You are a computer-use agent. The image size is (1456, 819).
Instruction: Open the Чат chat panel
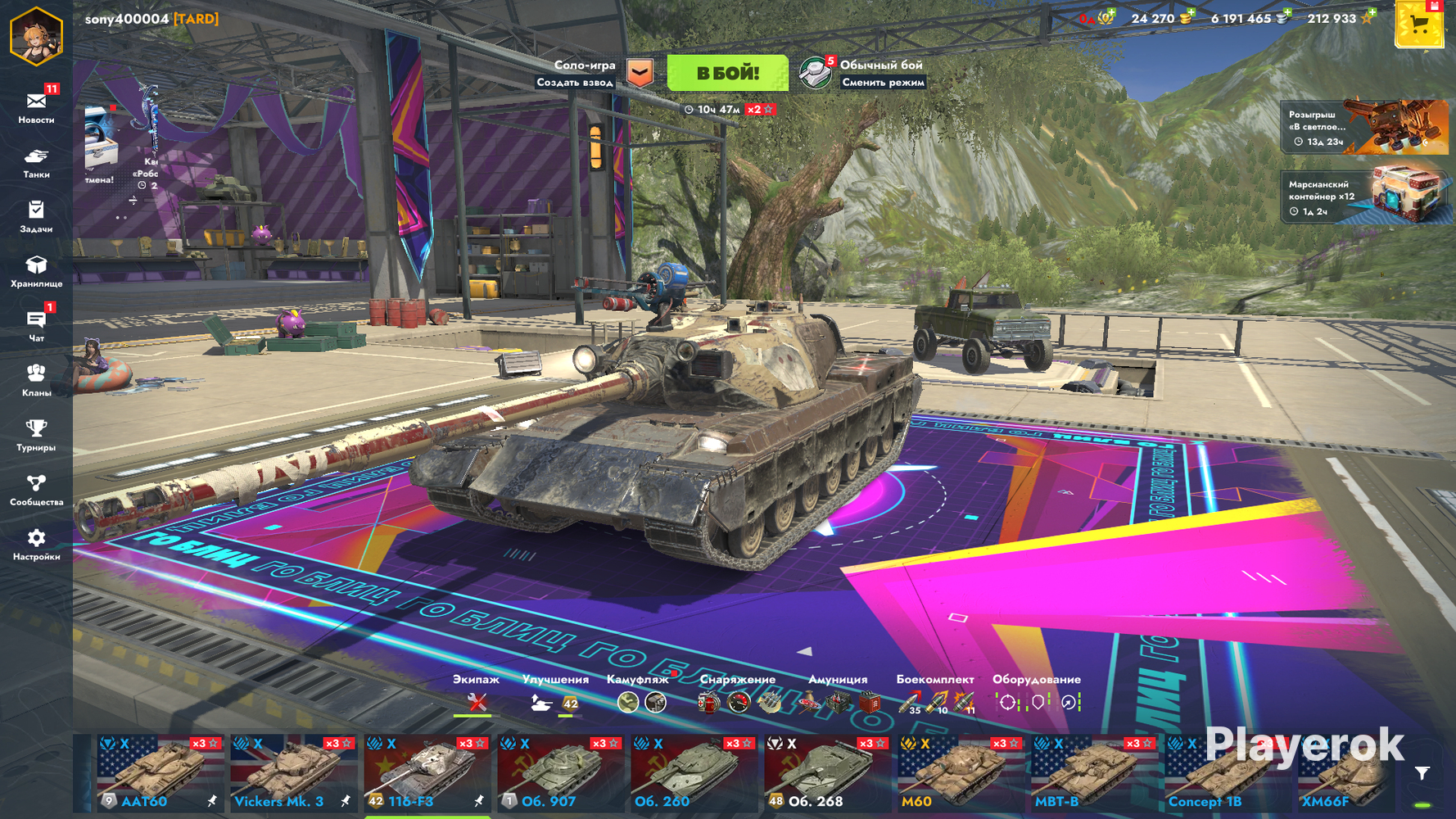pyautogui.click(x=36, y=326)
